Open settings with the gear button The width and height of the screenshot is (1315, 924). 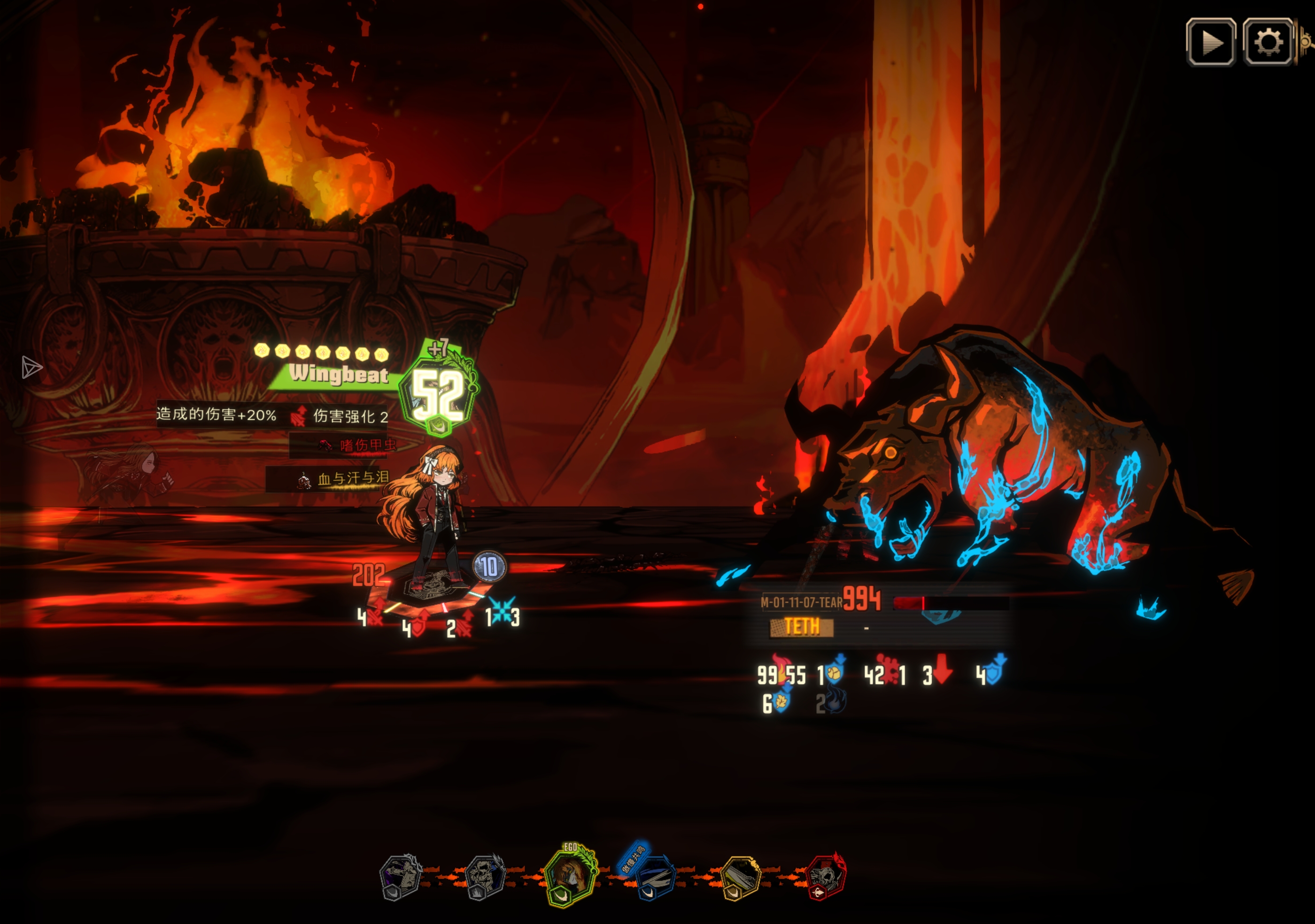[1268, 42]
